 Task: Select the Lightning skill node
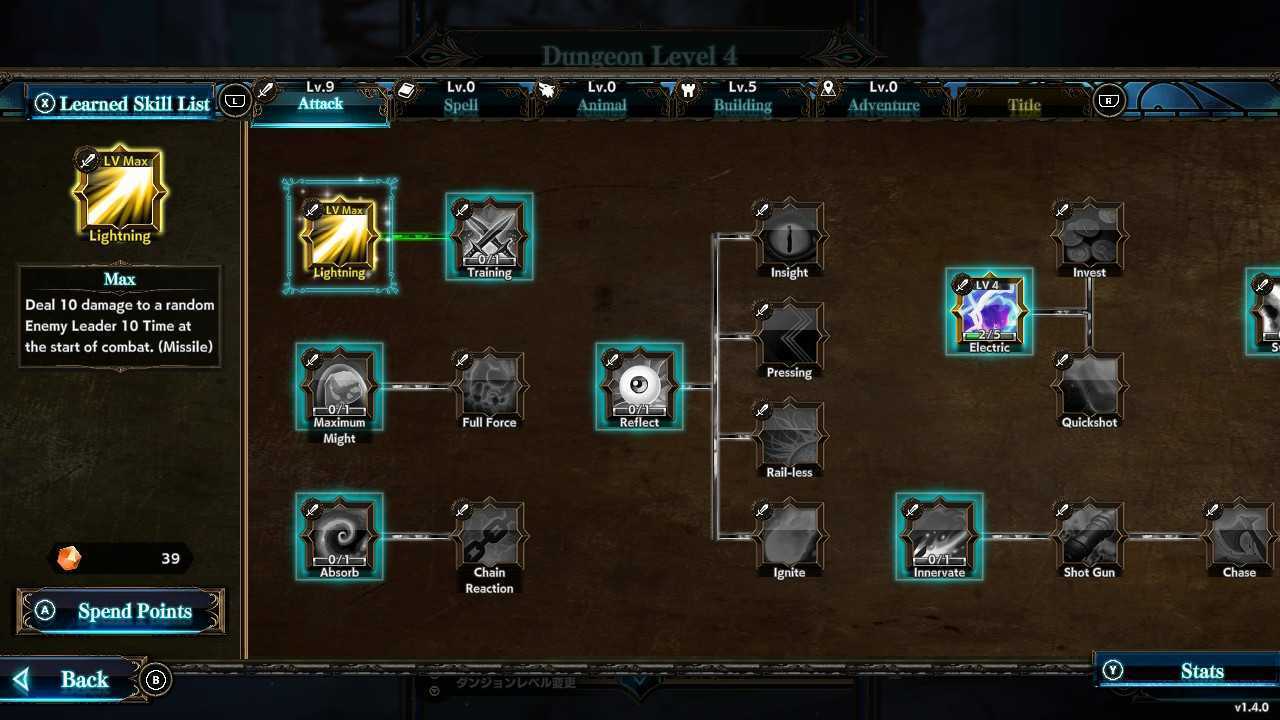(338, 238)
